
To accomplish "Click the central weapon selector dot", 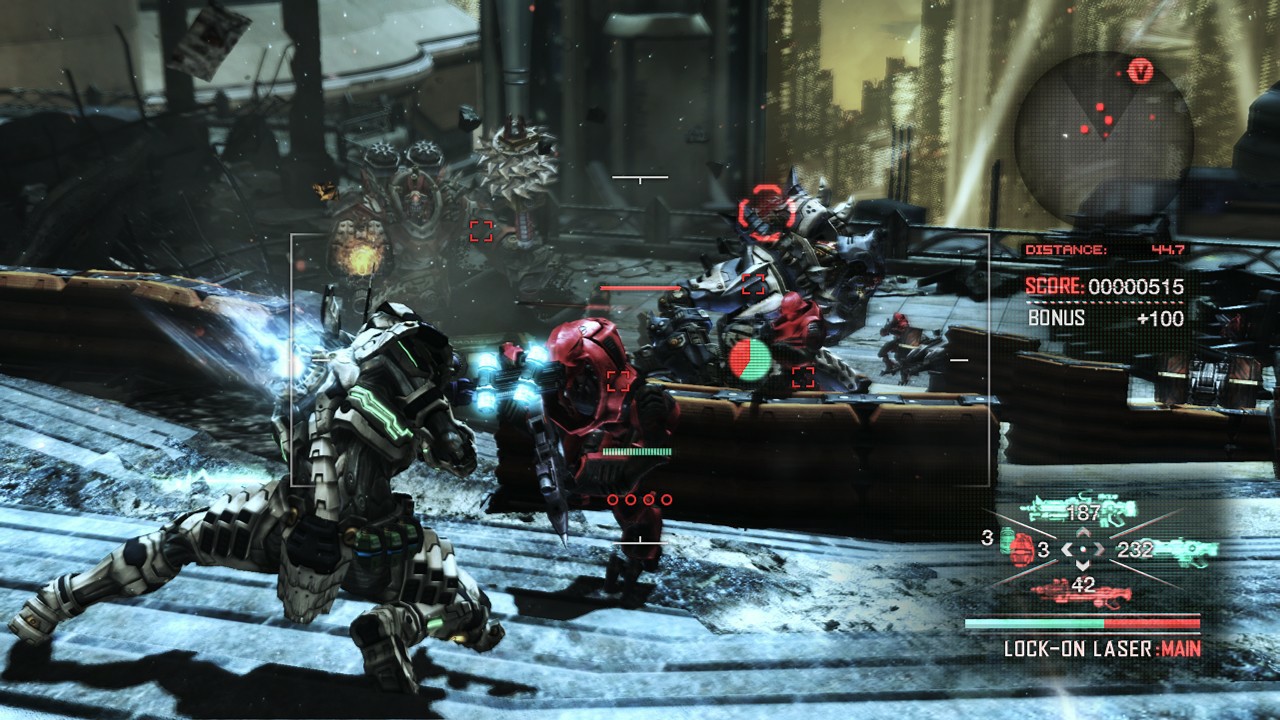I will [1084, 548].
